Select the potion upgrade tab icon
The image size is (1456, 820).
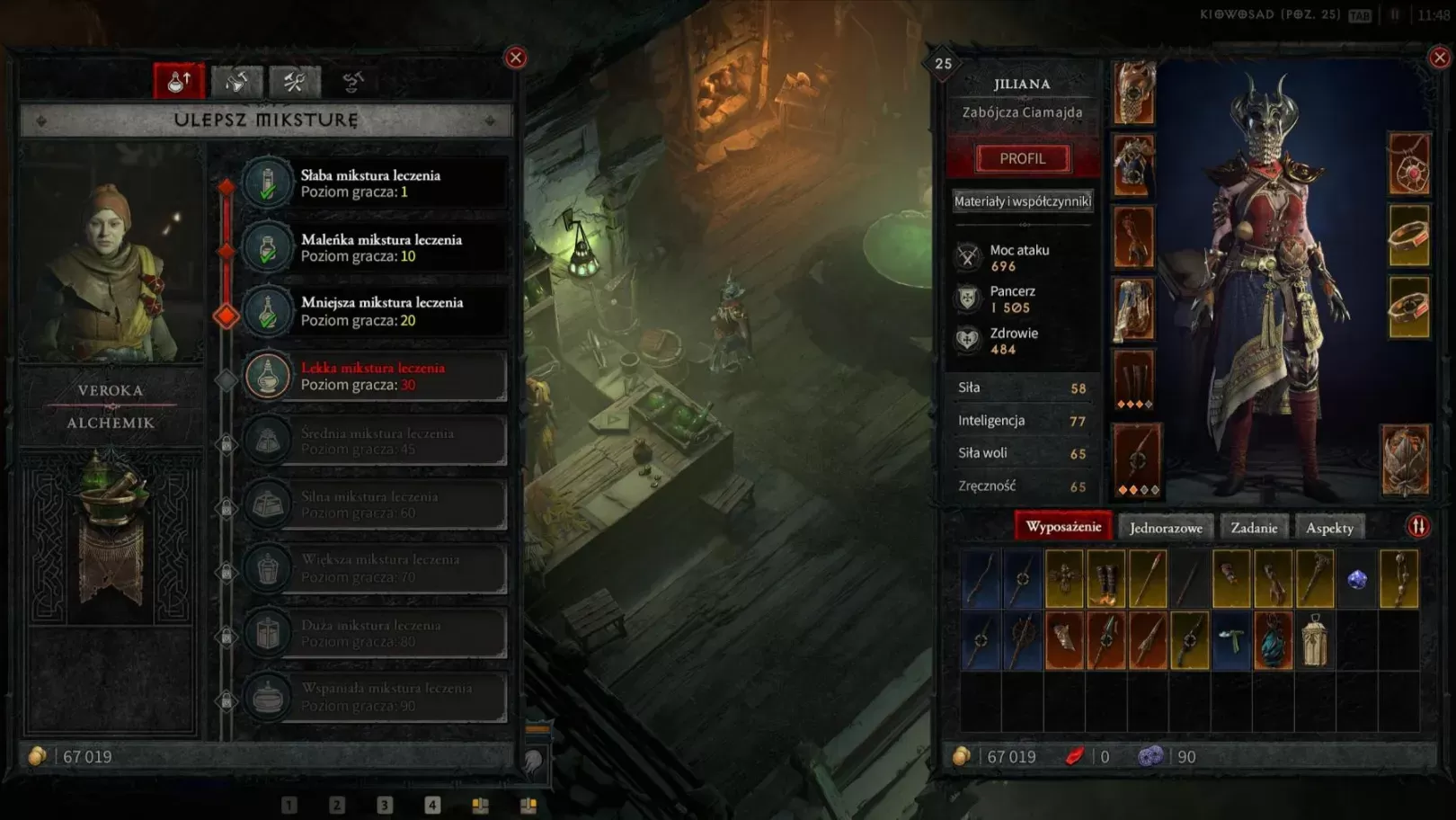coord(179,82)
